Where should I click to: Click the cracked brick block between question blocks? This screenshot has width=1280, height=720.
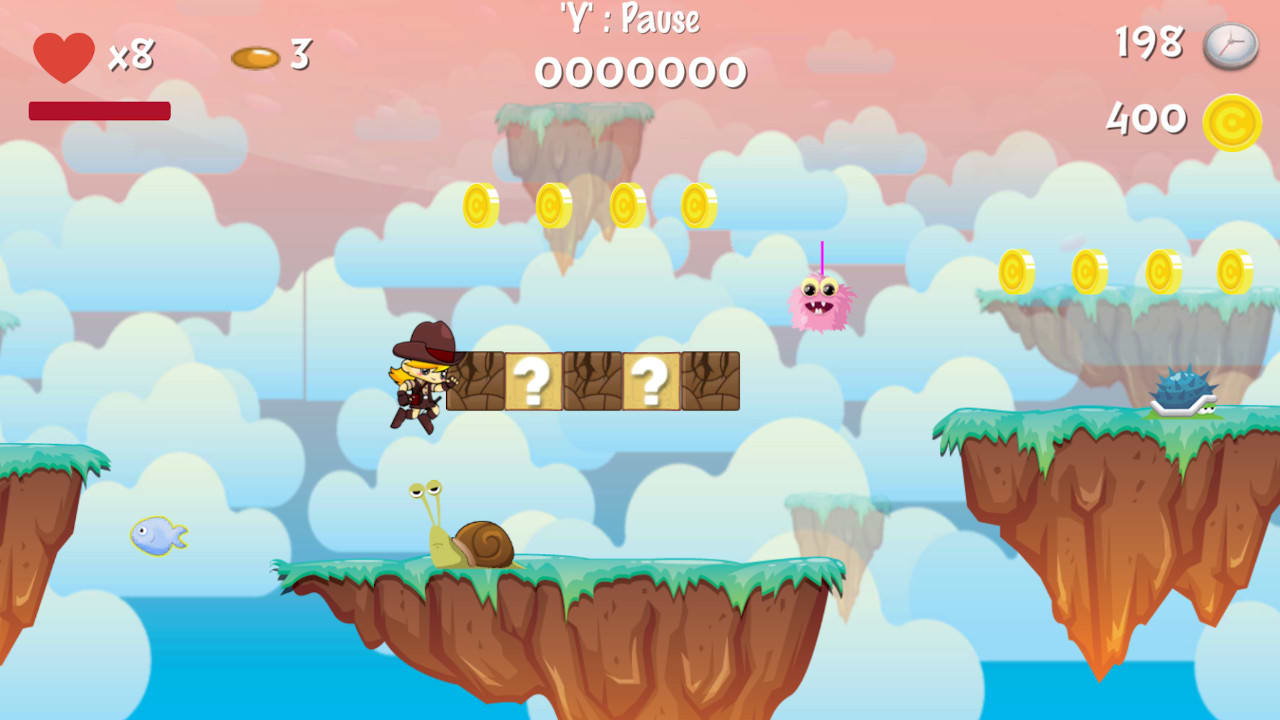[x=595, y=382]
